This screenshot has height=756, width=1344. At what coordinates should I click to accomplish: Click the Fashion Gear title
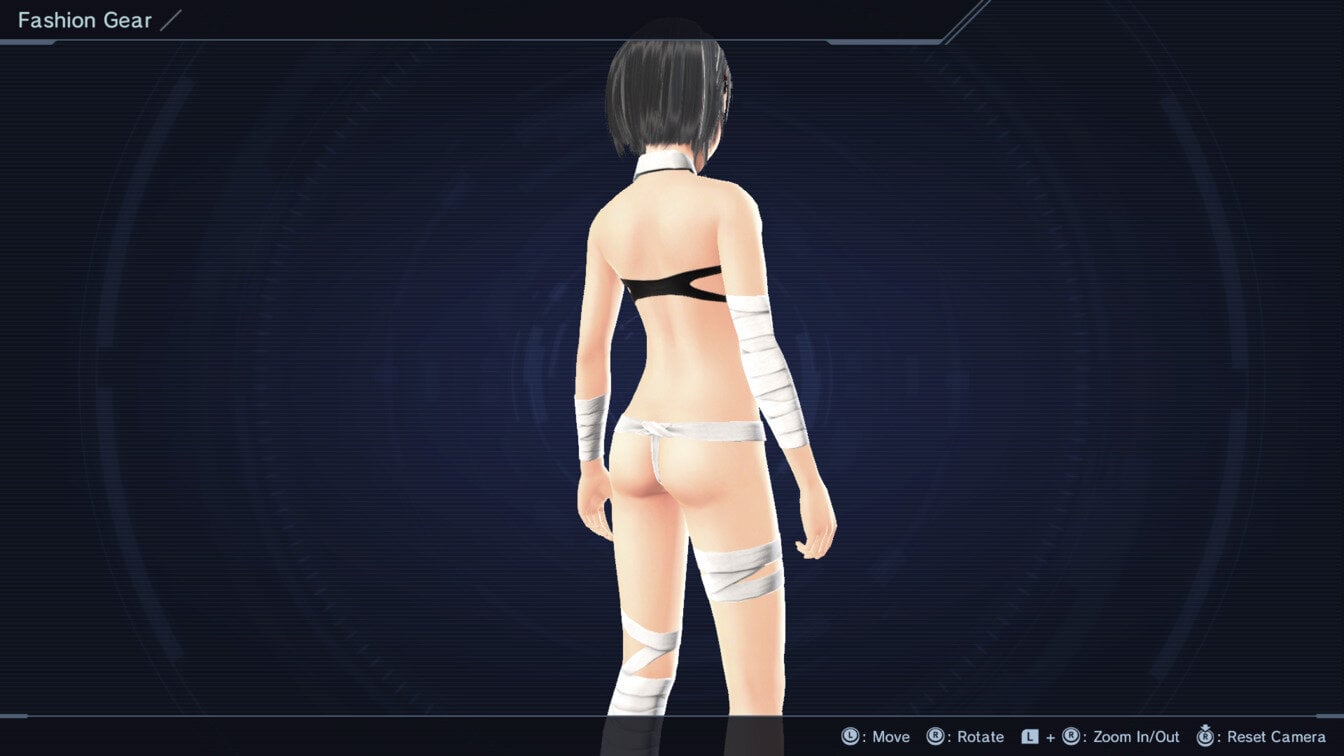point(84,19)
